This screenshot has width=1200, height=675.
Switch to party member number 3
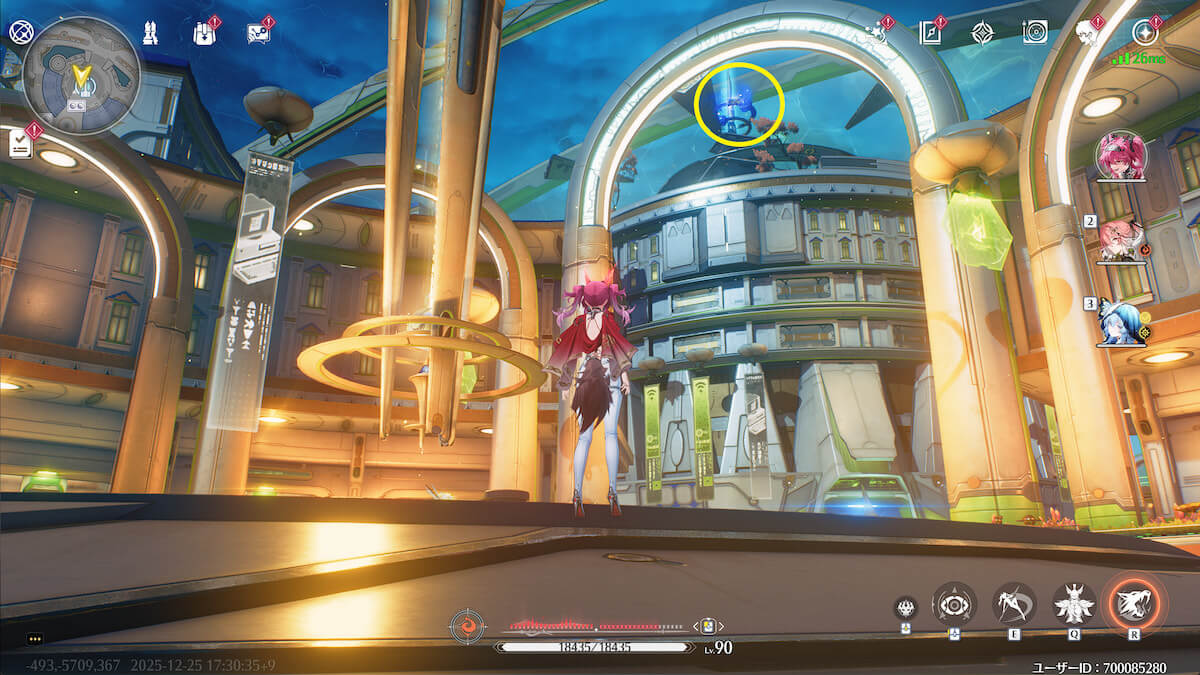tap(1121, 322)
